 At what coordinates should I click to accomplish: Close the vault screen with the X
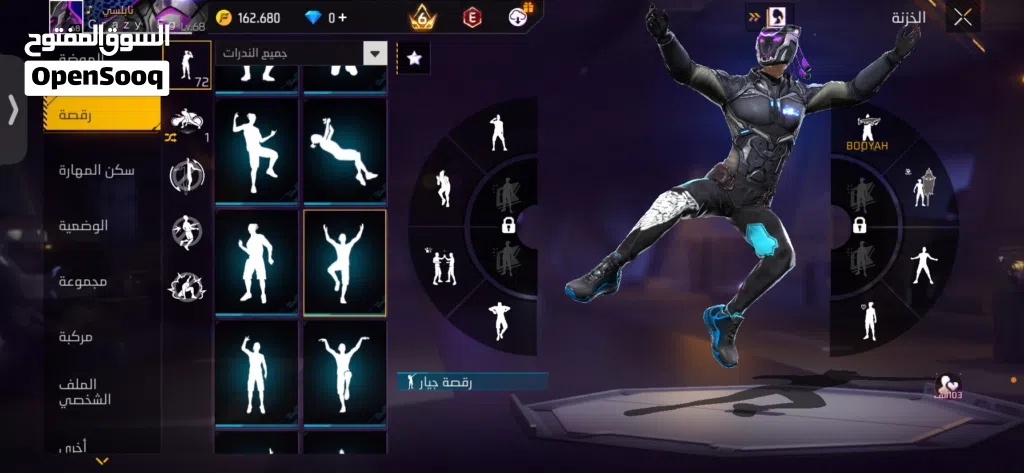click(x=962, y=17)
